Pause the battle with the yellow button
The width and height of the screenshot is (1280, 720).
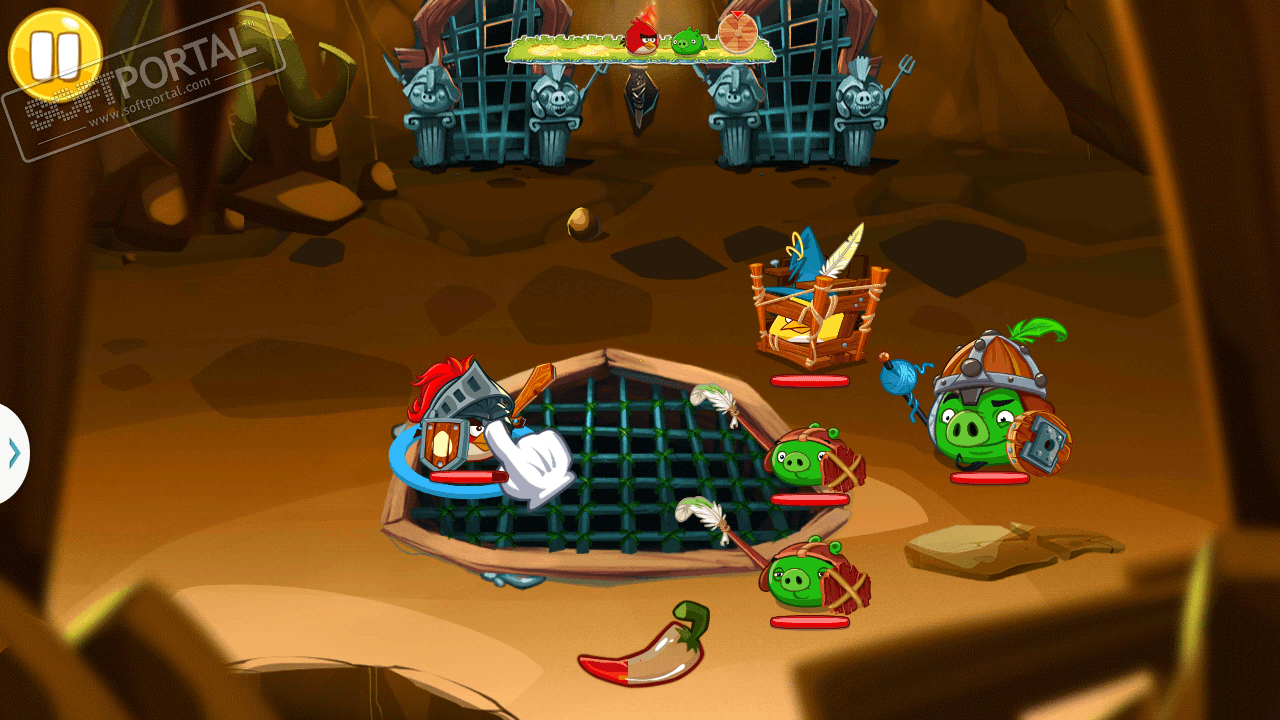click(54, 54)
